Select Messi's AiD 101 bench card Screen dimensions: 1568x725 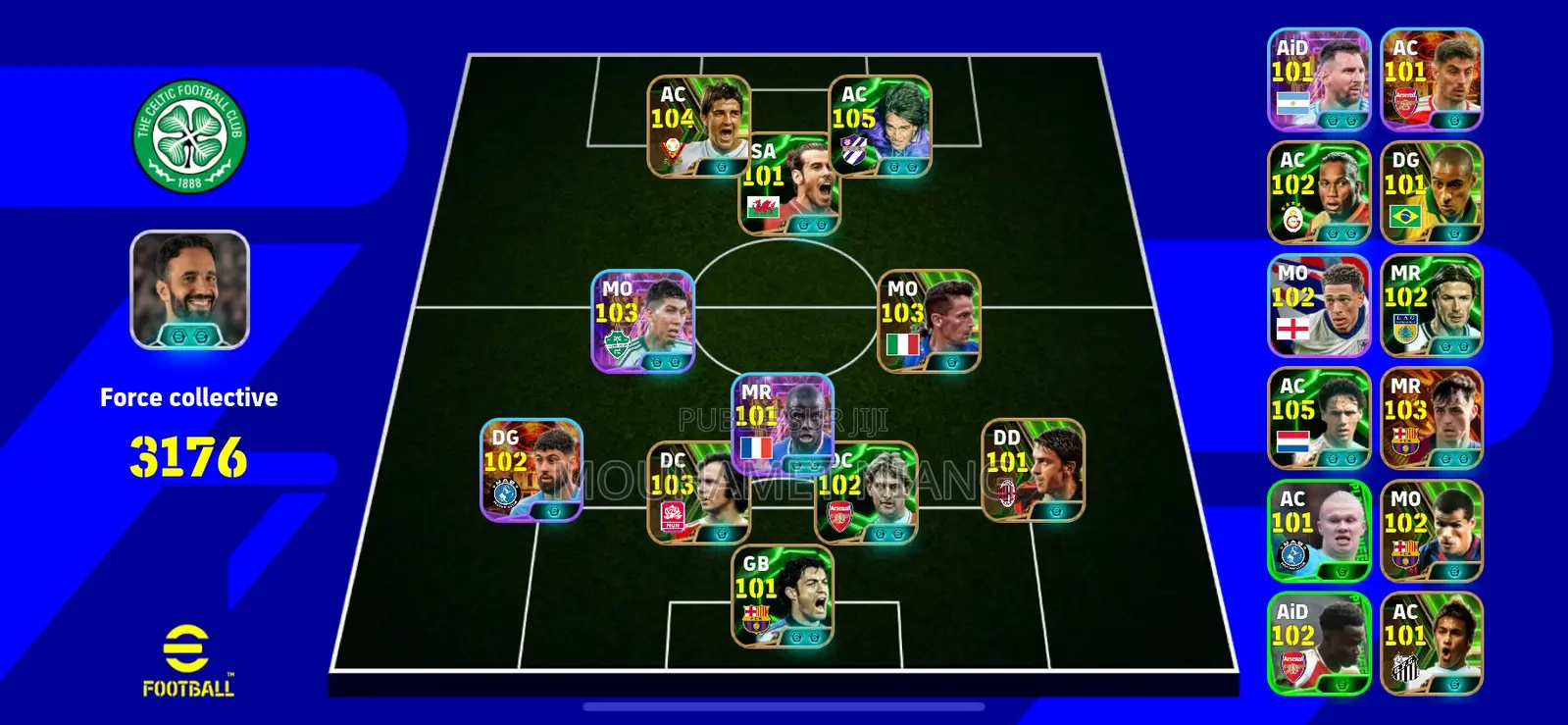[1319, 76]
